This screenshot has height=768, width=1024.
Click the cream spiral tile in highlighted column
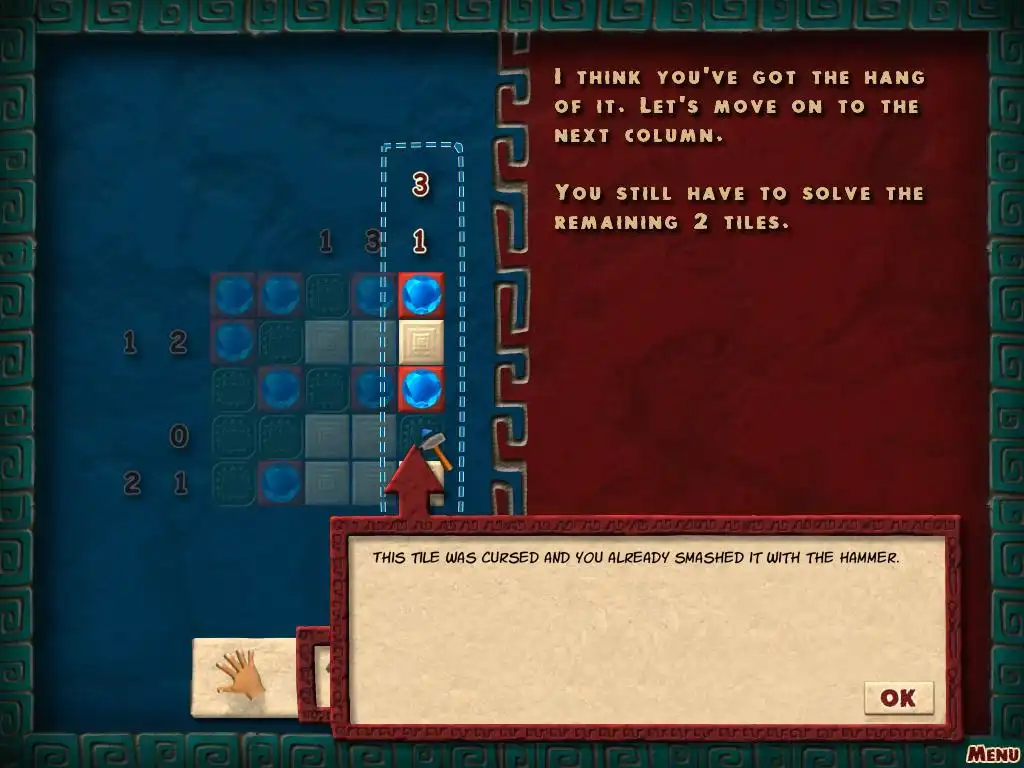tap(421, 342)
